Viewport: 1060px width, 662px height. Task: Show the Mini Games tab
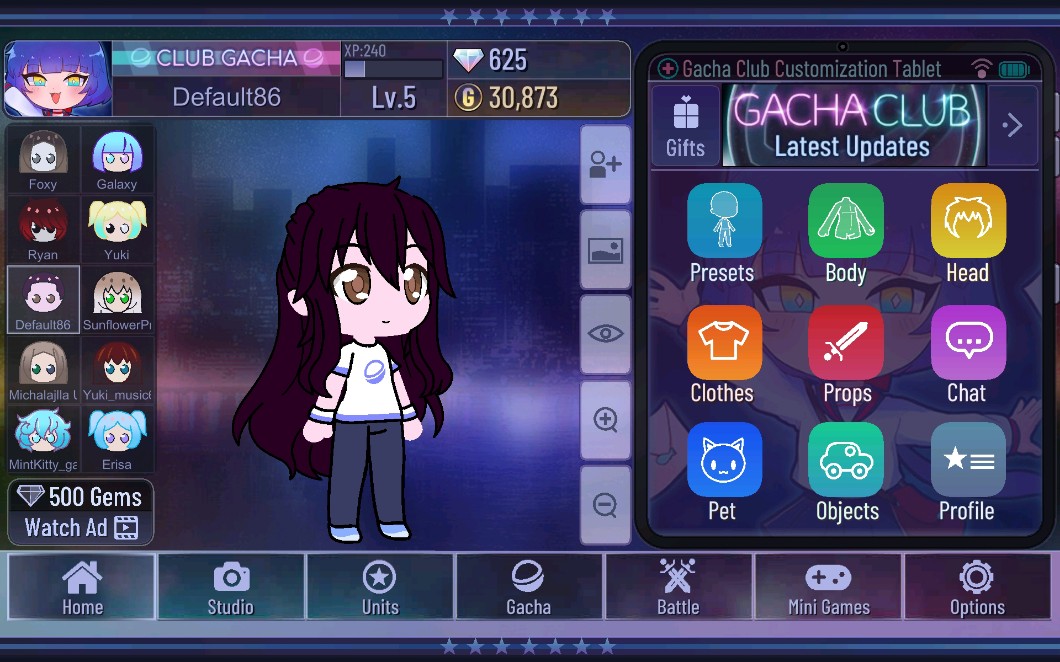[828, 587]
